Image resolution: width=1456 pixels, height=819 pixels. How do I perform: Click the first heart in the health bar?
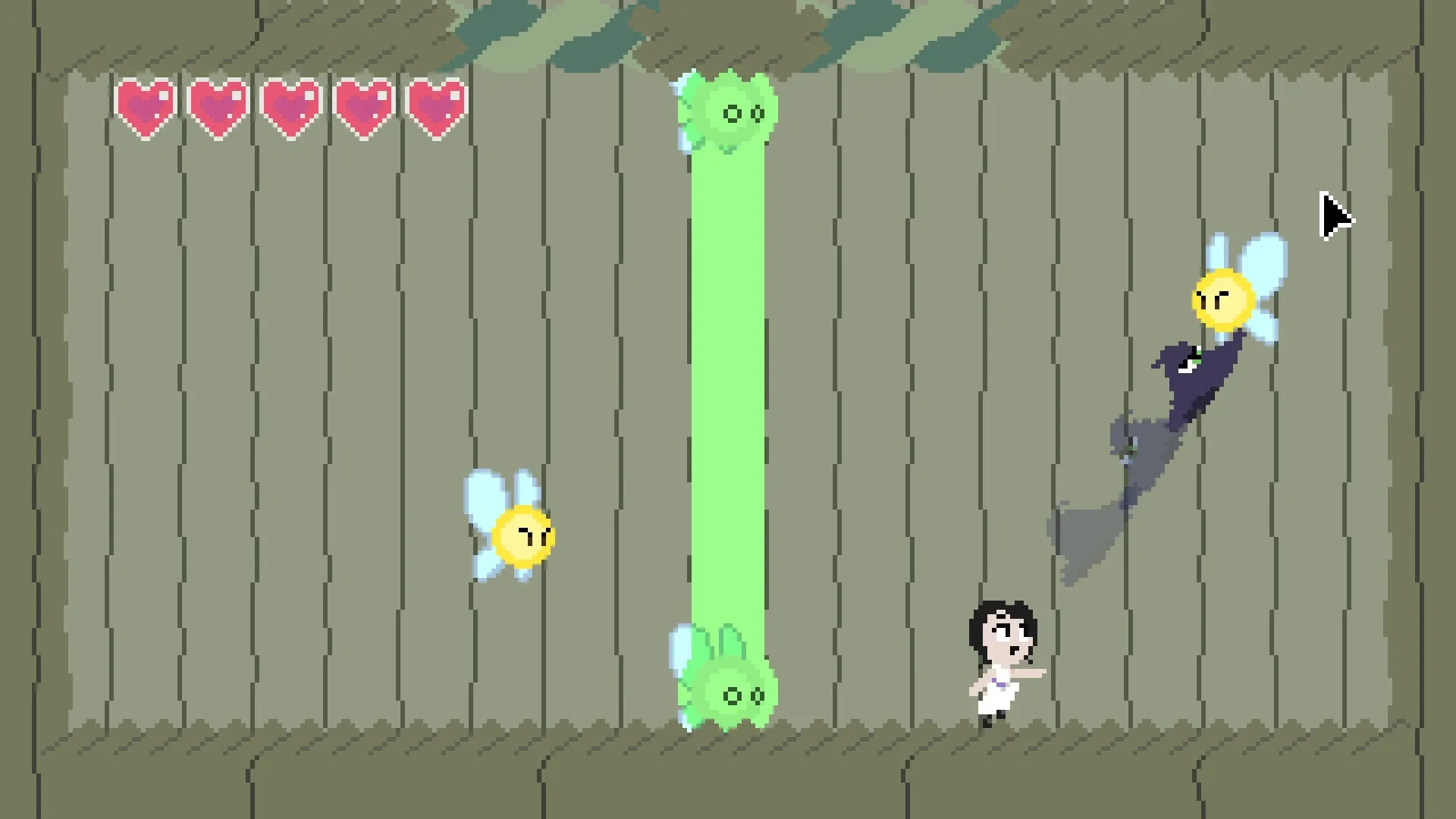[146, 106]
